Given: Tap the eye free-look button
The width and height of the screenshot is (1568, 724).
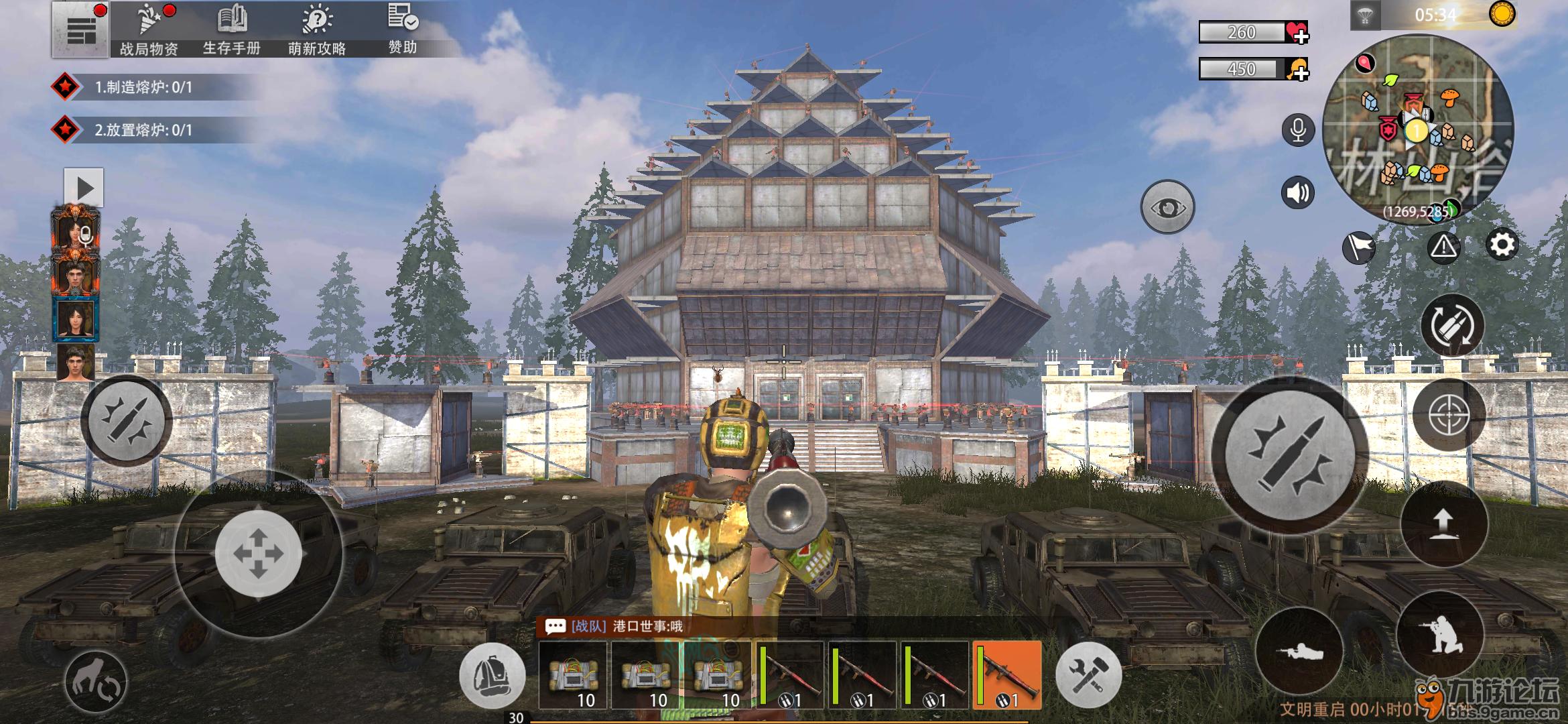Looking at the screenshot, I should [1167, 207].
